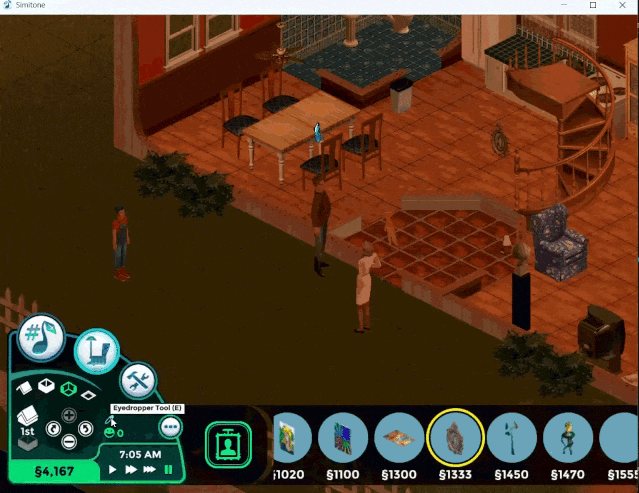The height and width of the screenshot is (493, 639).
Task: Set game speed to fast forward
Action: 130,469
